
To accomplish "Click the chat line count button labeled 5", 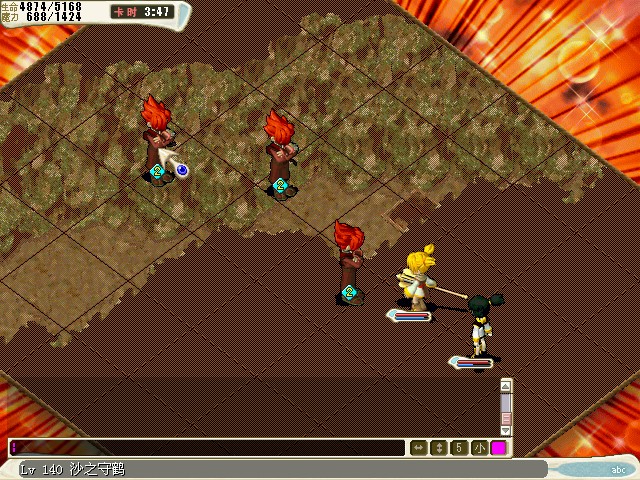I will (459, 448).
